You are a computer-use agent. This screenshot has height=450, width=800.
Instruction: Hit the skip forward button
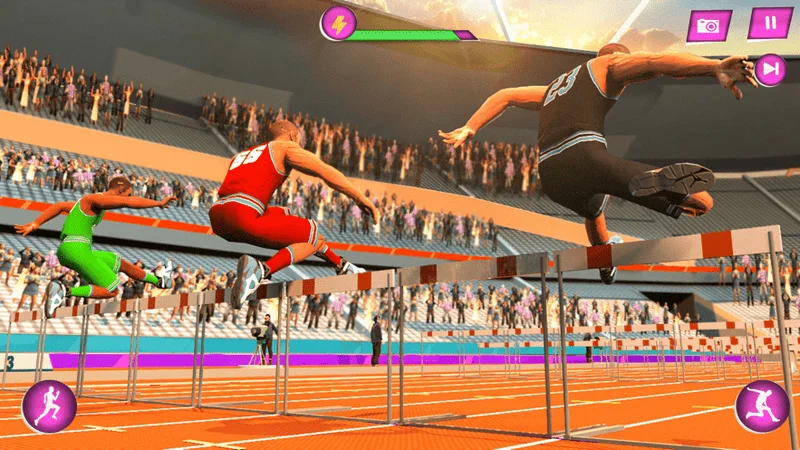pos(770,69)
